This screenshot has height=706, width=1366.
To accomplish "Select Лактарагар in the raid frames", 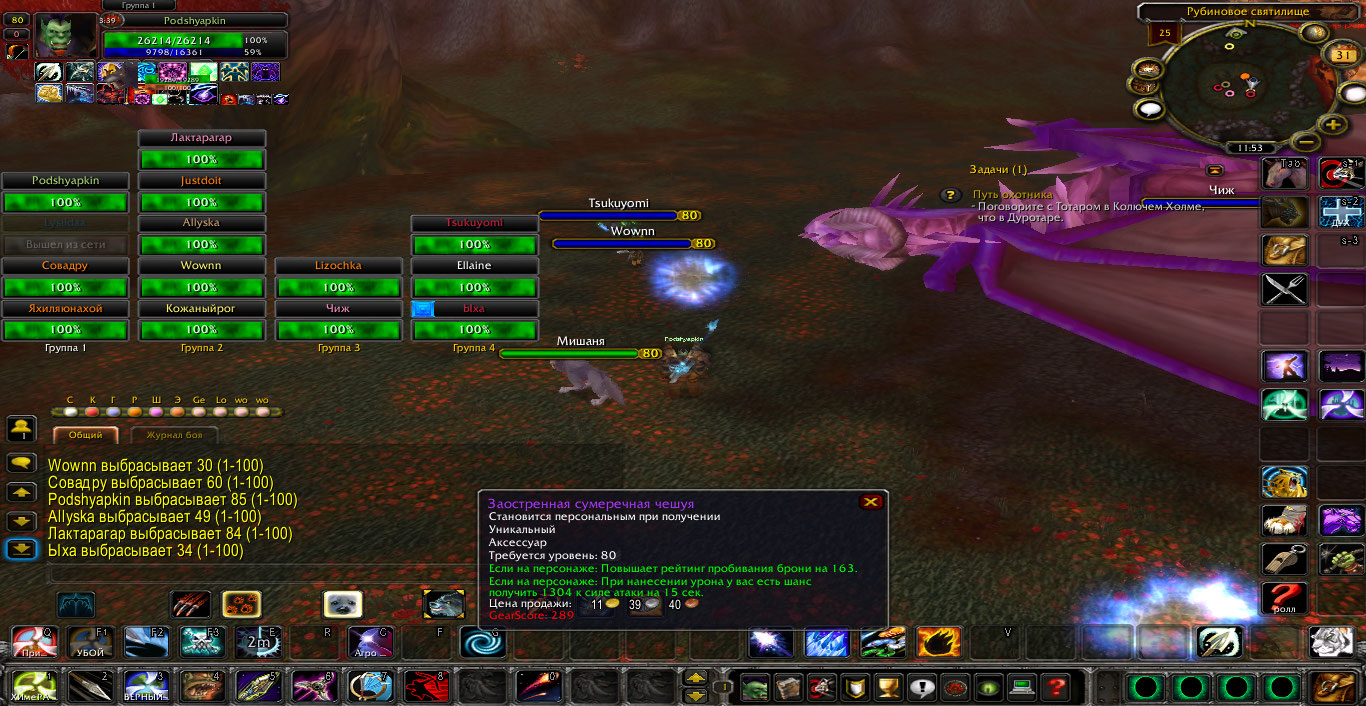I will point(201,138).
